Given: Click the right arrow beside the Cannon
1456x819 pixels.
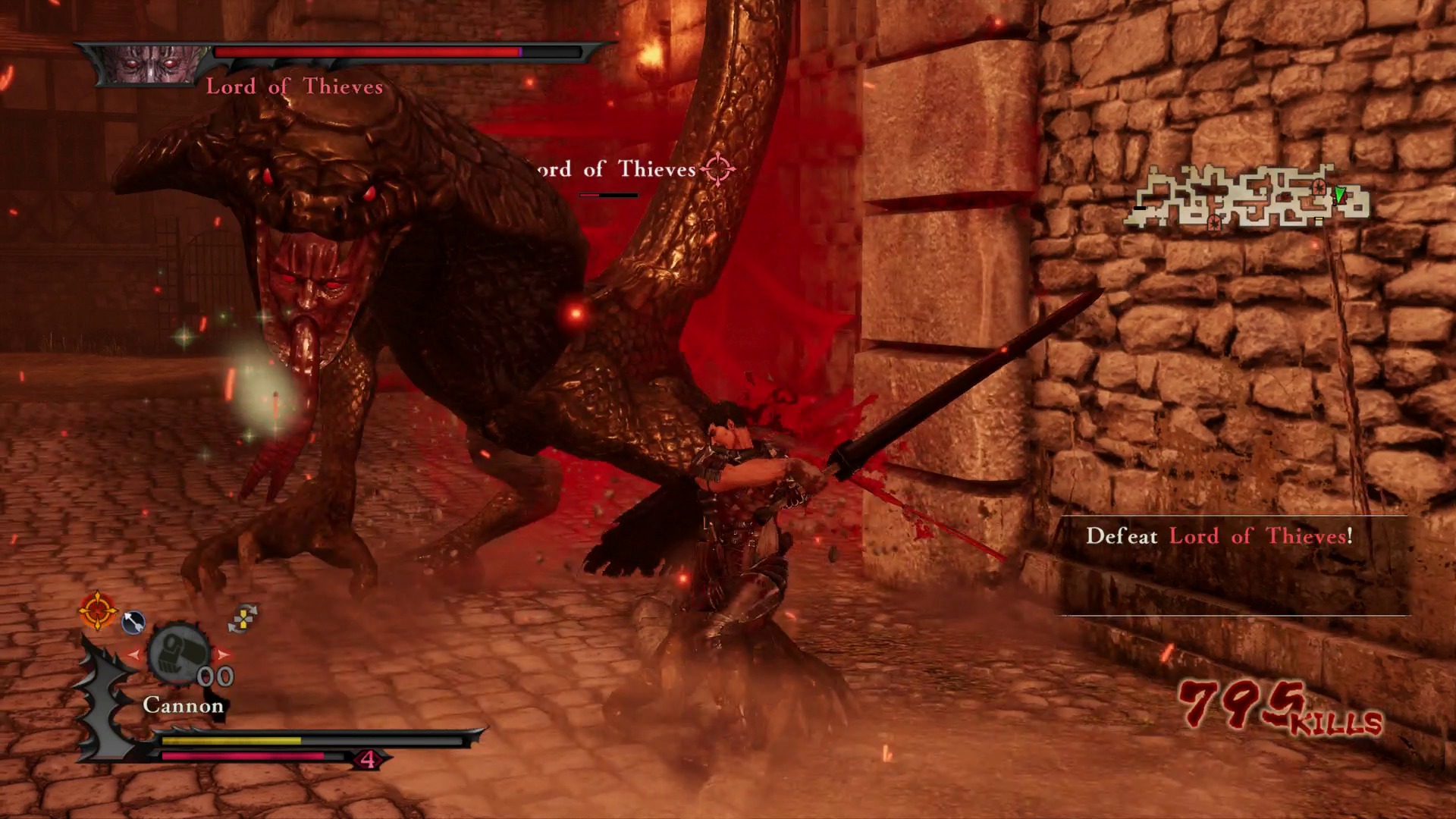Looking at the screenshot, I should point(223,654).
